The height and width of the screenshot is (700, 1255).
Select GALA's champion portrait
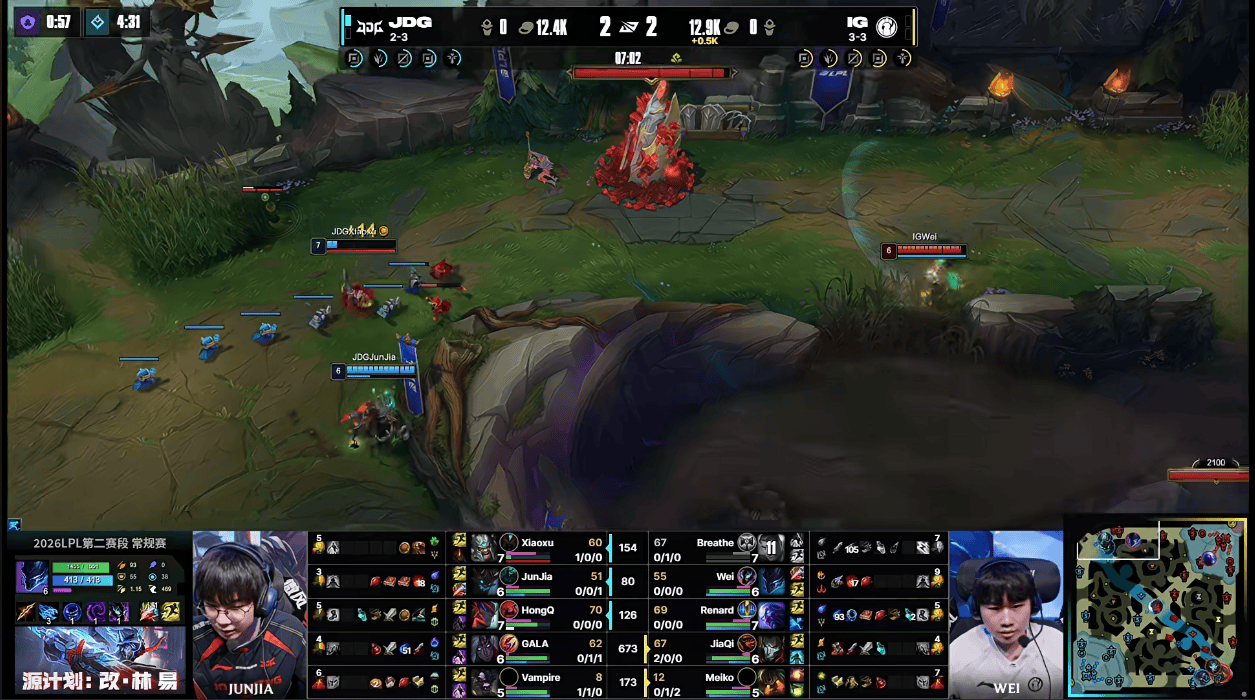[x=484, y=647]
